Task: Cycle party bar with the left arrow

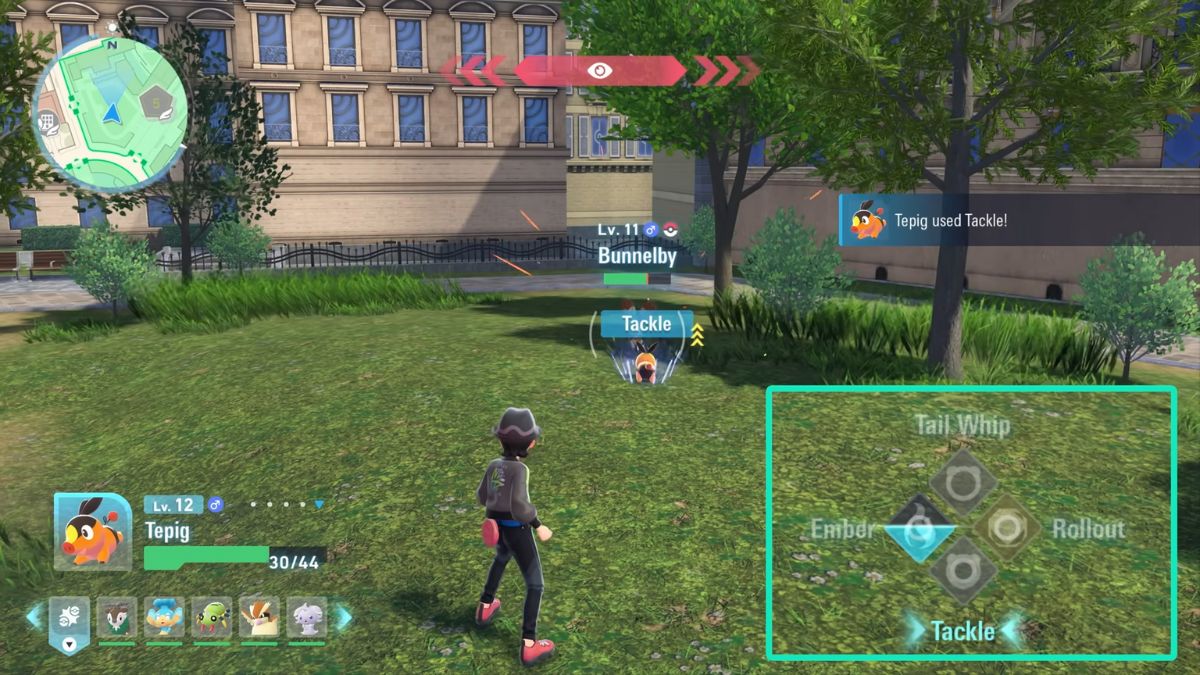Action: pyautogui.click(x=35, y=617)
